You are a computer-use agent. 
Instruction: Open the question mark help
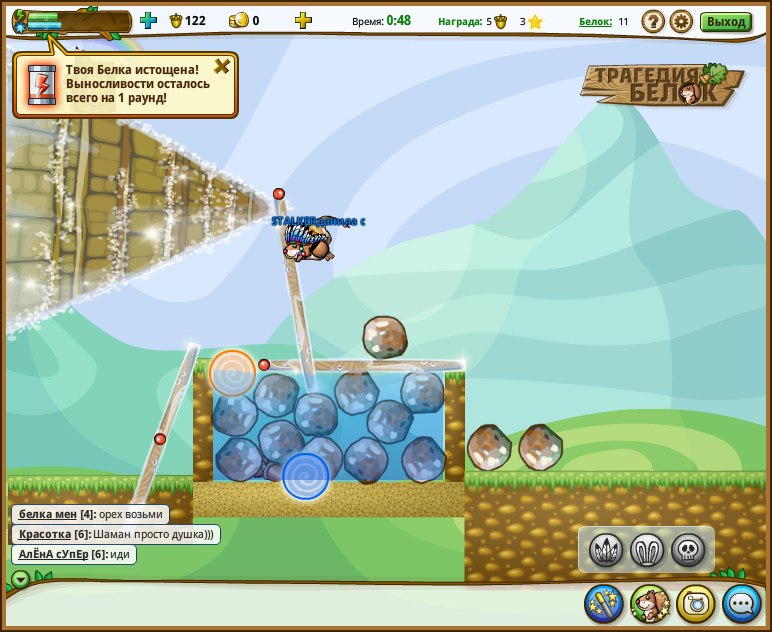pos(653,21)
